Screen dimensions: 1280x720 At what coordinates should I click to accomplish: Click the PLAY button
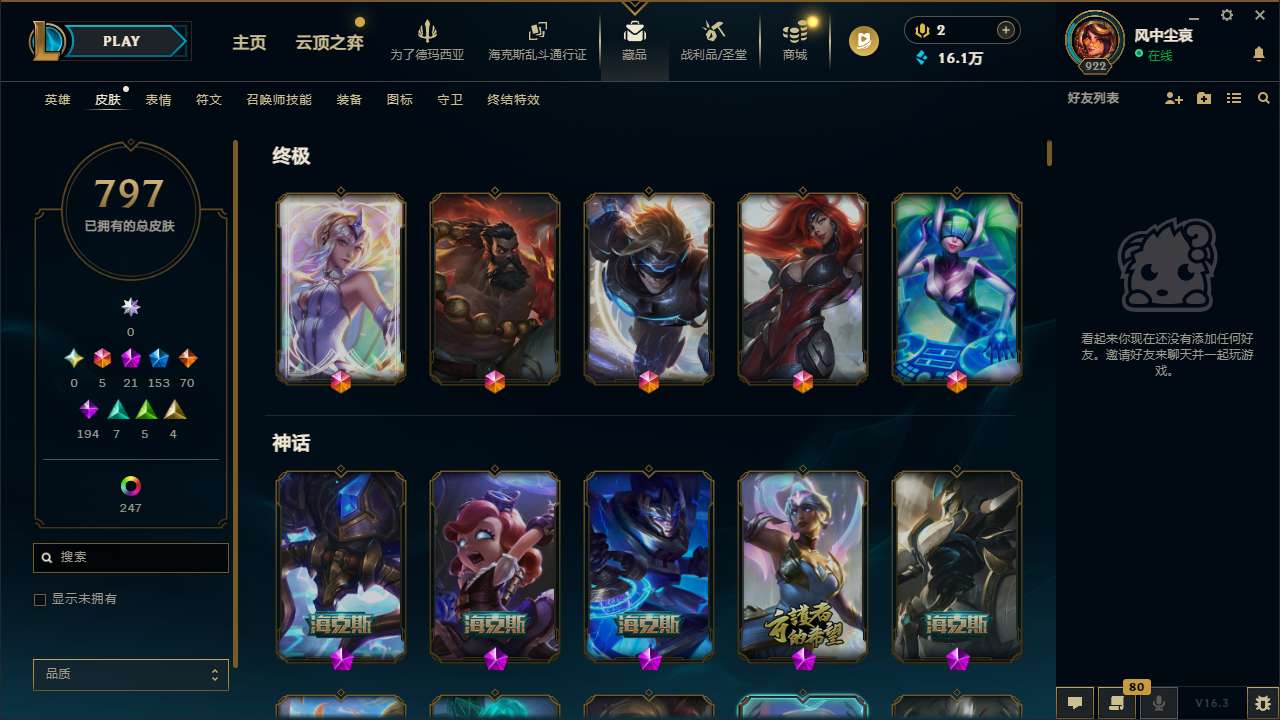121,41
